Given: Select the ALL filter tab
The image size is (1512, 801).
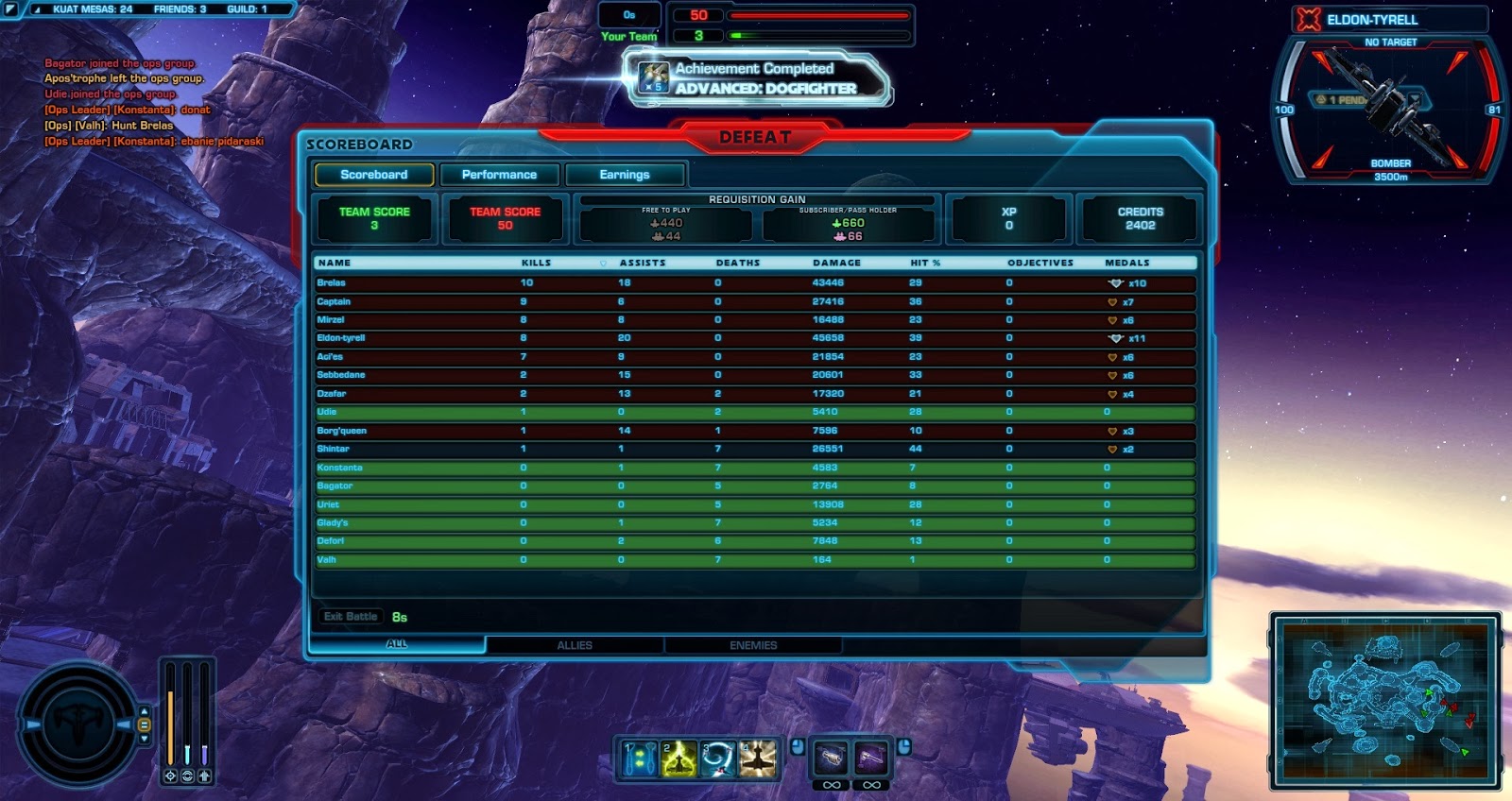Looking at the screenshot, I should (x=397, y=644).
